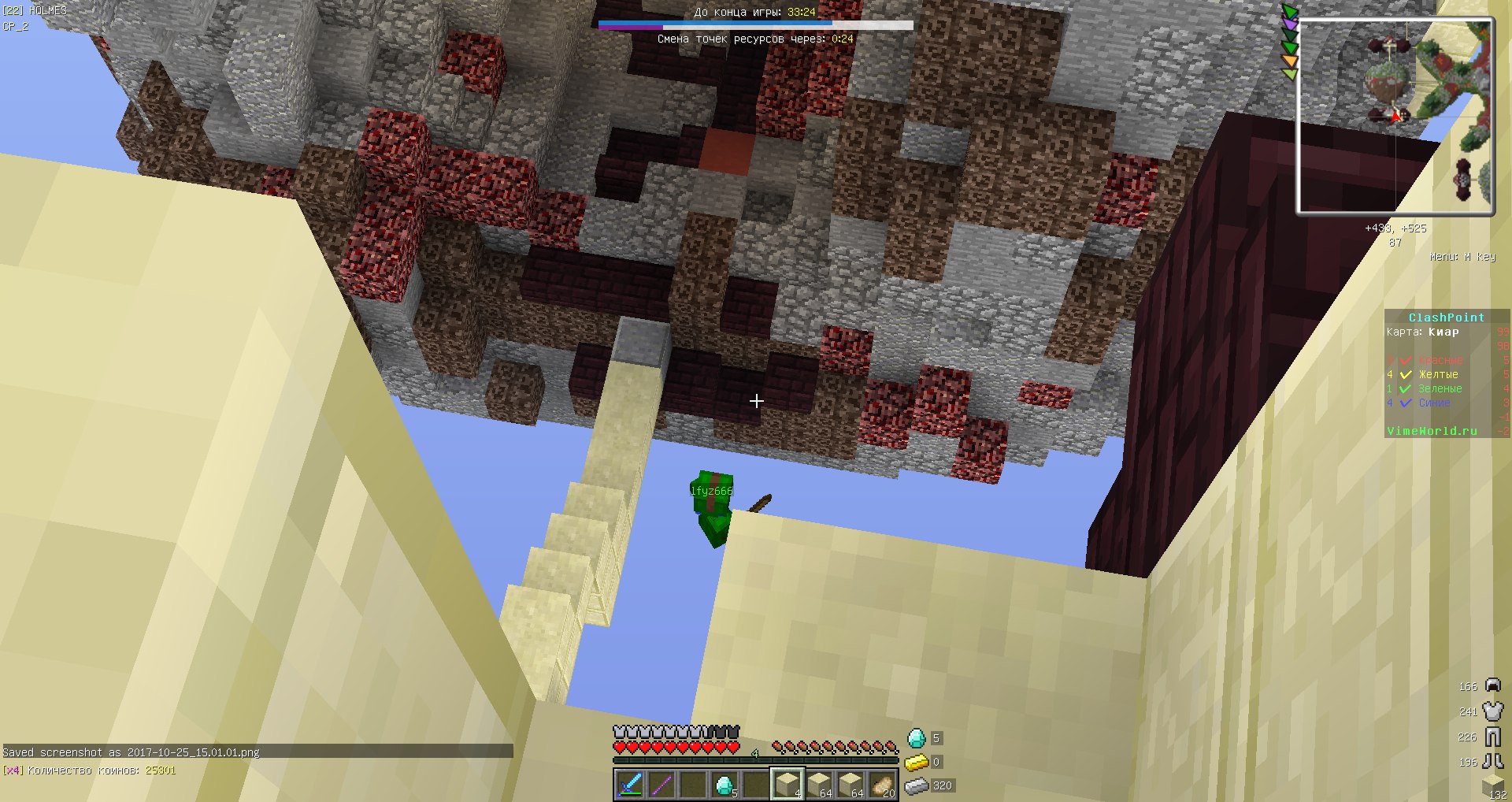Click the helmet durability icon
The height and width of the screenshot is (802, 1512).
(x=1492, y=685)
